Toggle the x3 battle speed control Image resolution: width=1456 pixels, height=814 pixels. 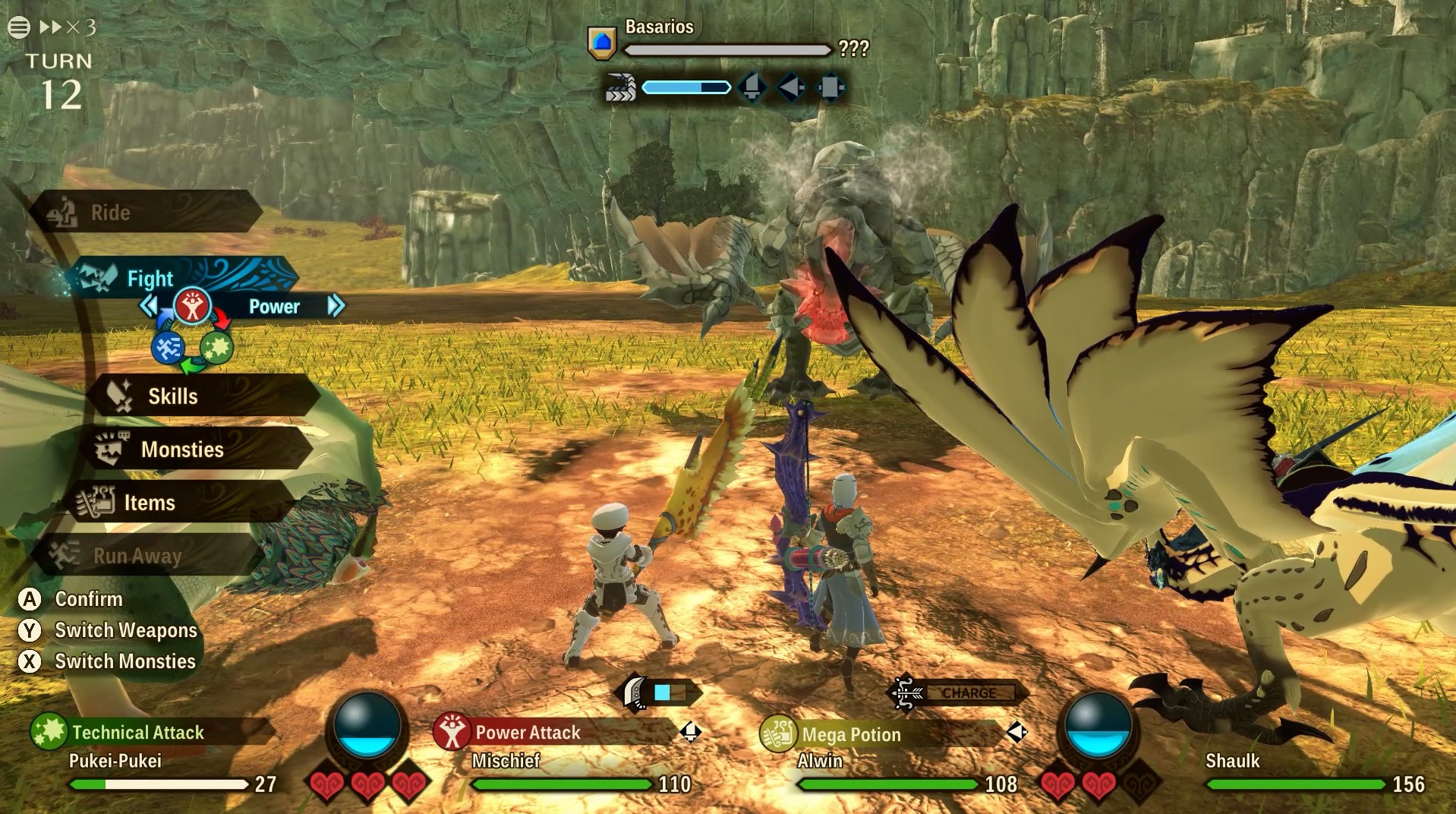click(x=68, y=27)
